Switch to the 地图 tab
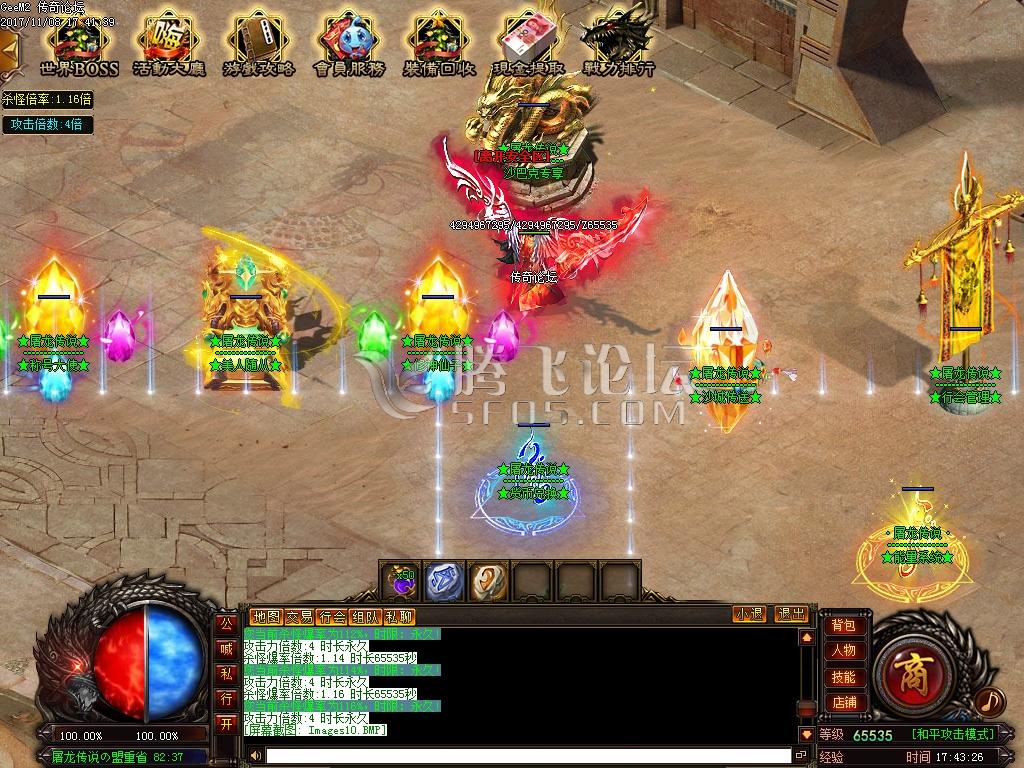Screen dimensions: 1024x768 (x=266, y=616)
